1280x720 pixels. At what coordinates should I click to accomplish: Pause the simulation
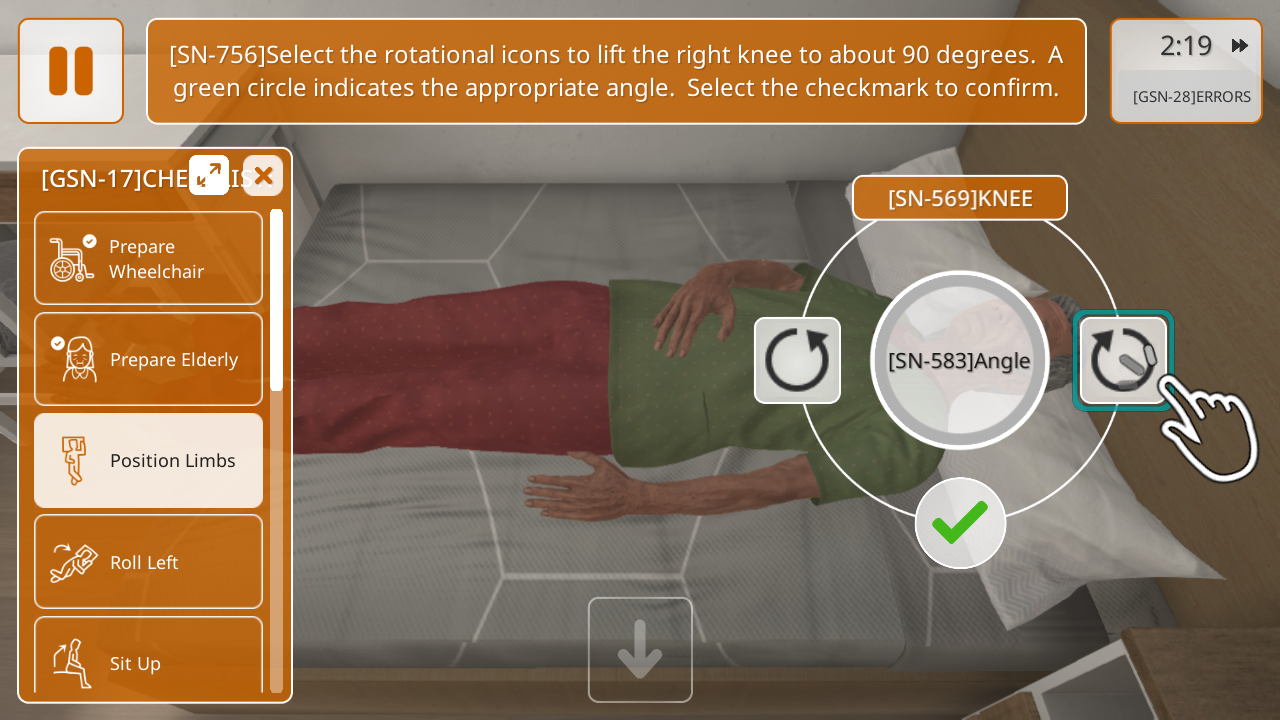(71, 71)
